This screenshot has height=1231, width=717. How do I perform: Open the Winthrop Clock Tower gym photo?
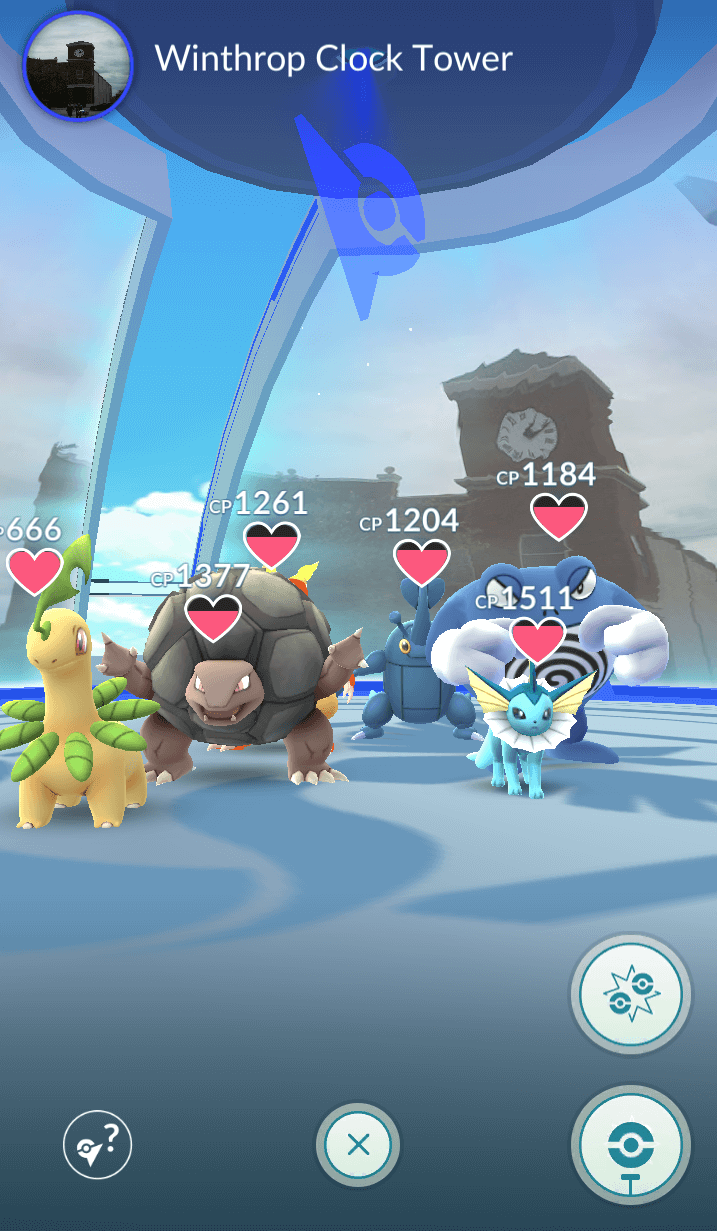pos(77,65)
